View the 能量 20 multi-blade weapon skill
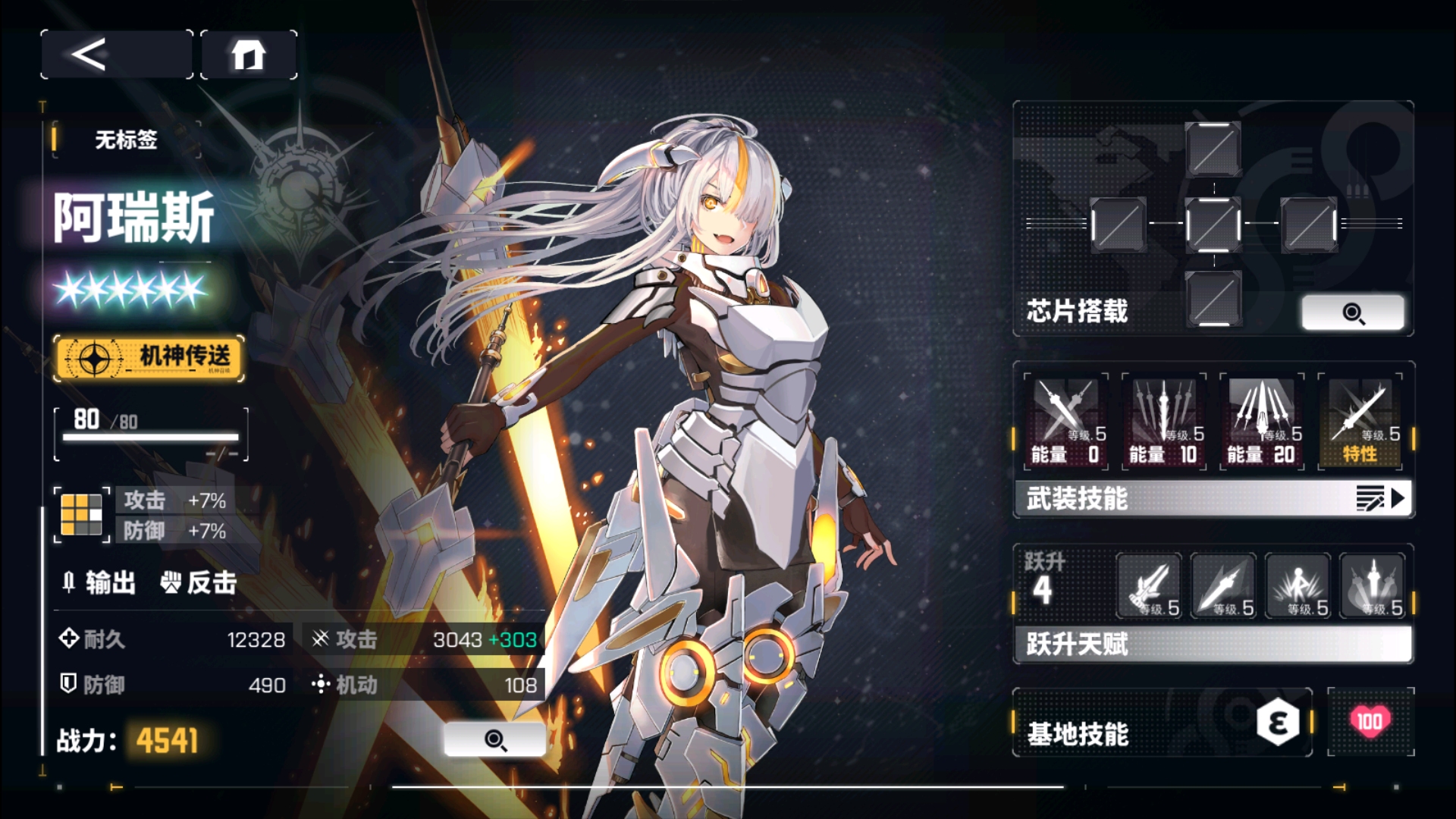1456x819 pixels. point(1262,419)
